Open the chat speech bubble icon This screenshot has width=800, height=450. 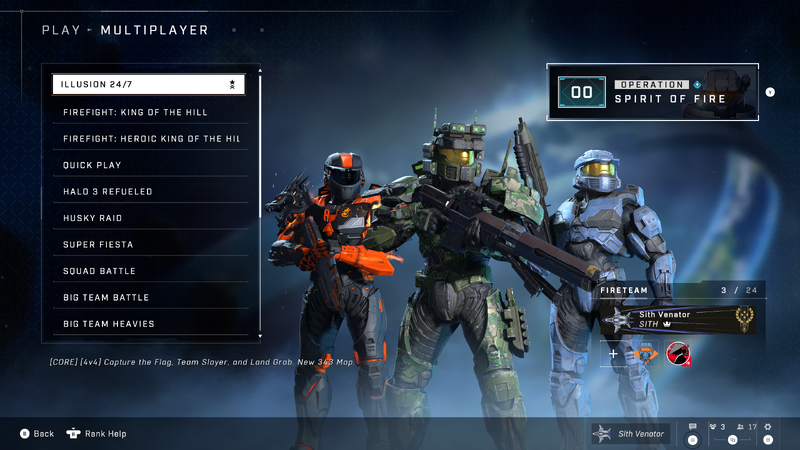pyautogui.click(x=692, y=427)
